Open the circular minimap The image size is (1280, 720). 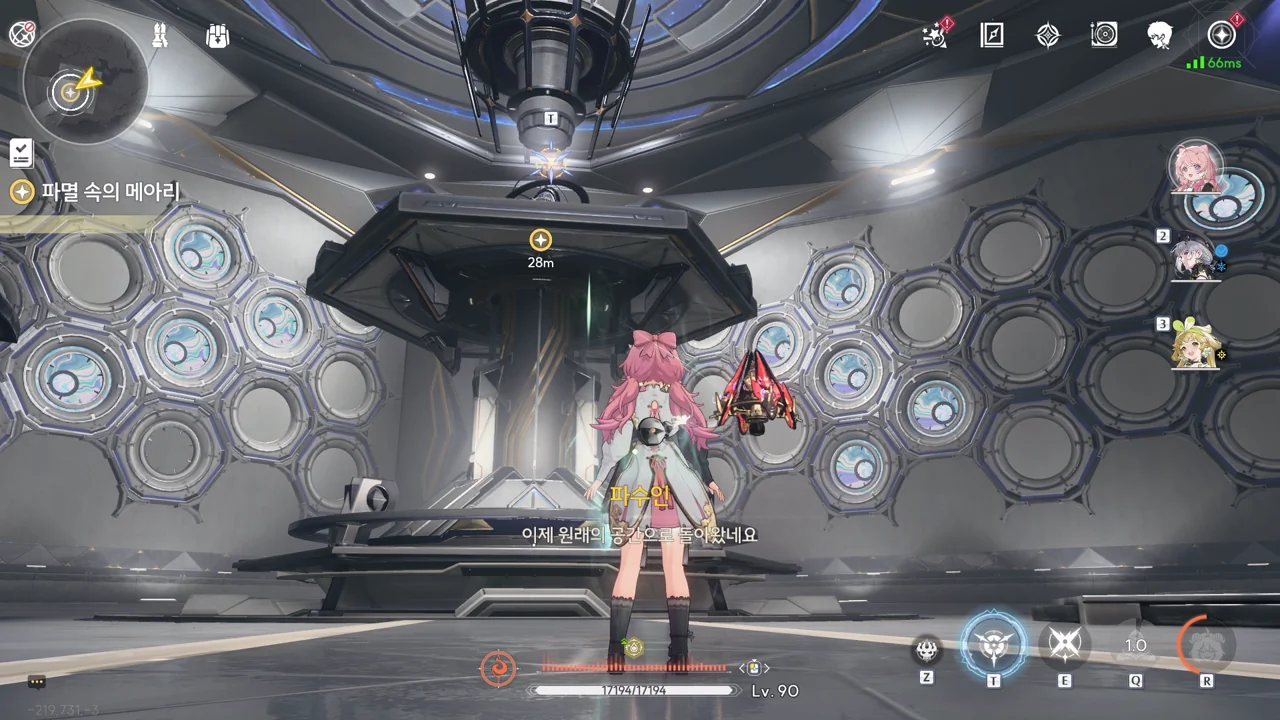coord(85,82)
